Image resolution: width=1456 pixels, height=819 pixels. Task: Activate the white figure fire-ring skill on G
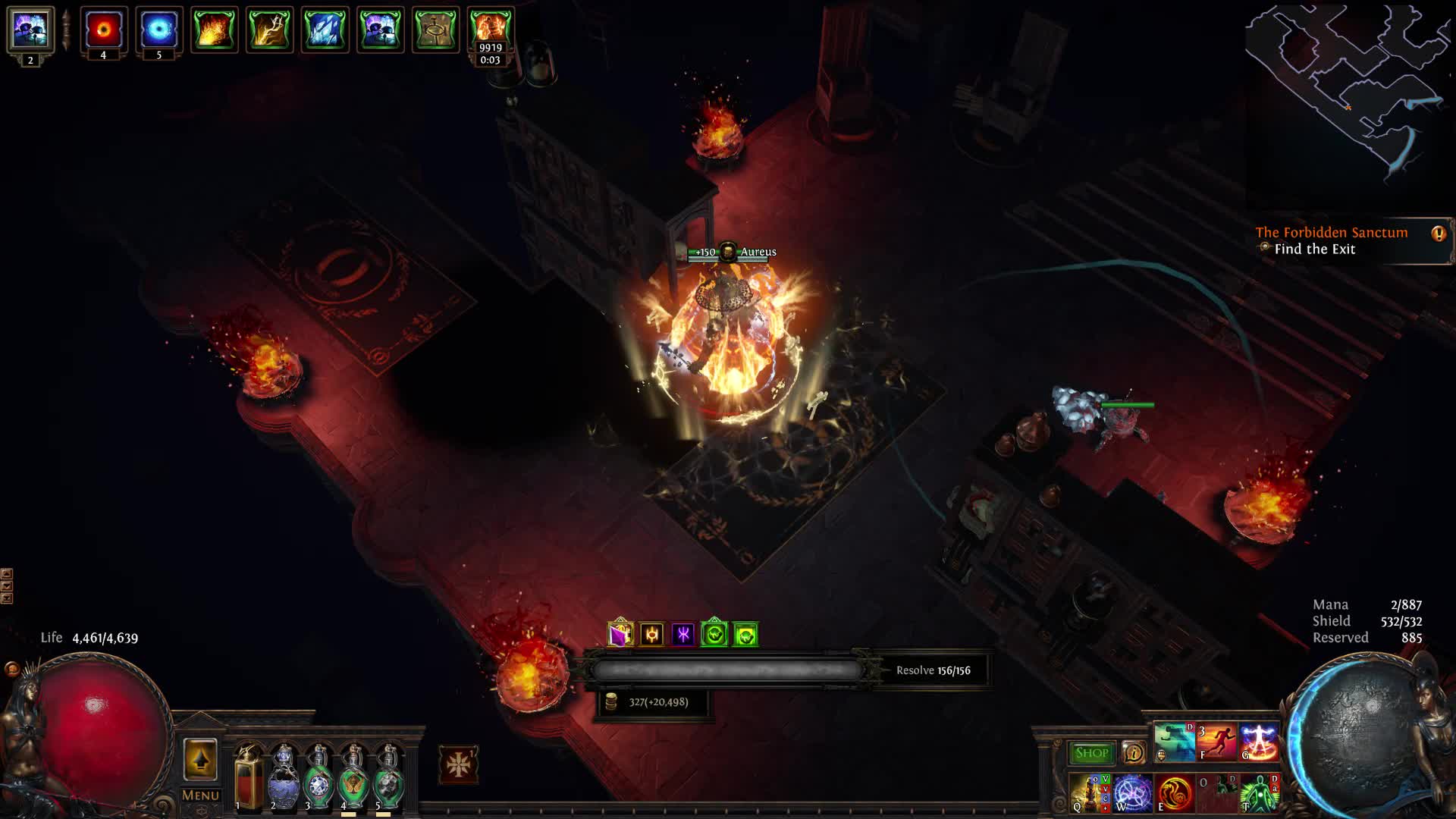1259,742
